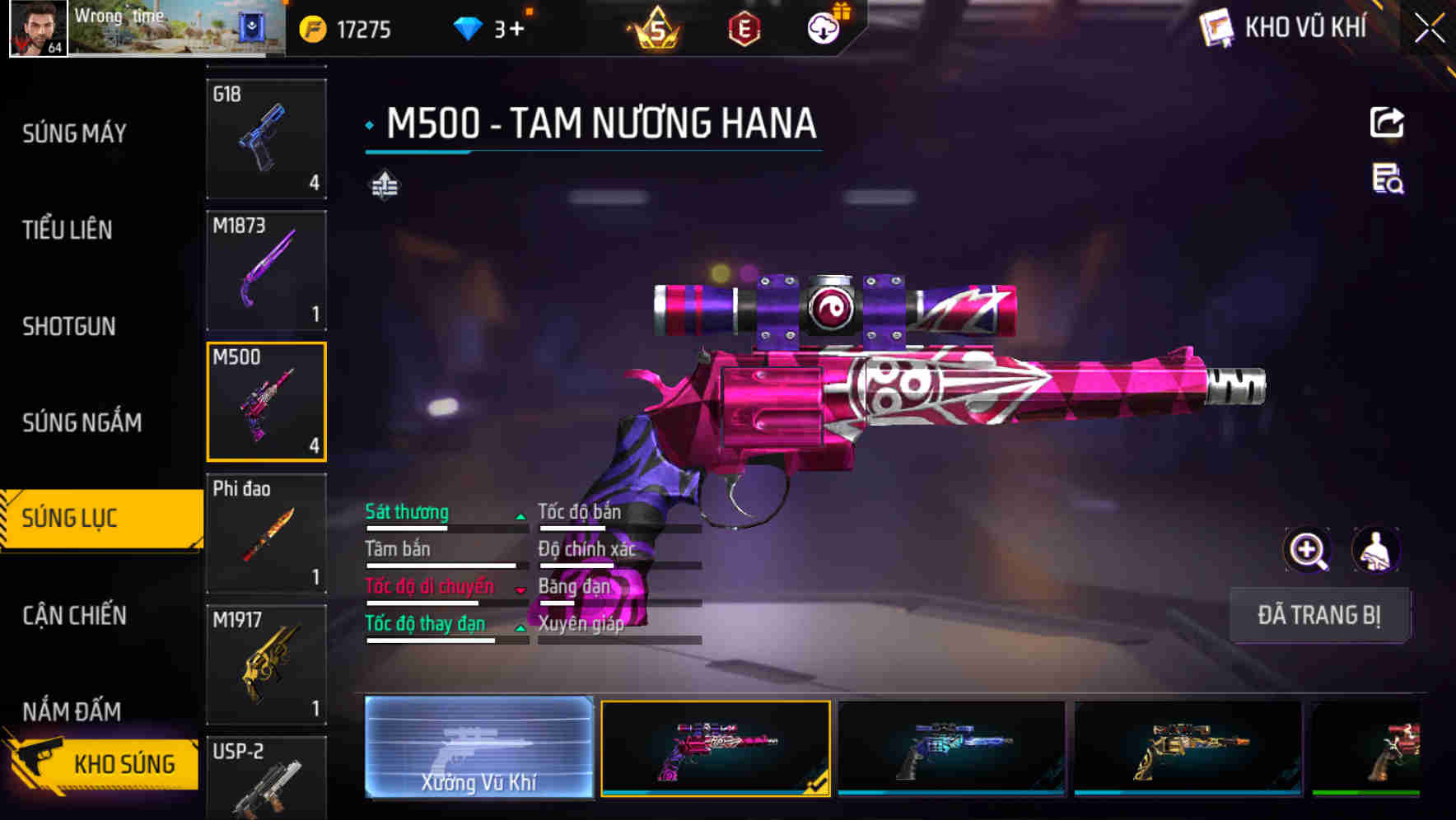Image resolution: width=1456 pixels, height=820 pixels.
Task: Open the SÚNG NGẮM category
Action: [x=81, y=422]
